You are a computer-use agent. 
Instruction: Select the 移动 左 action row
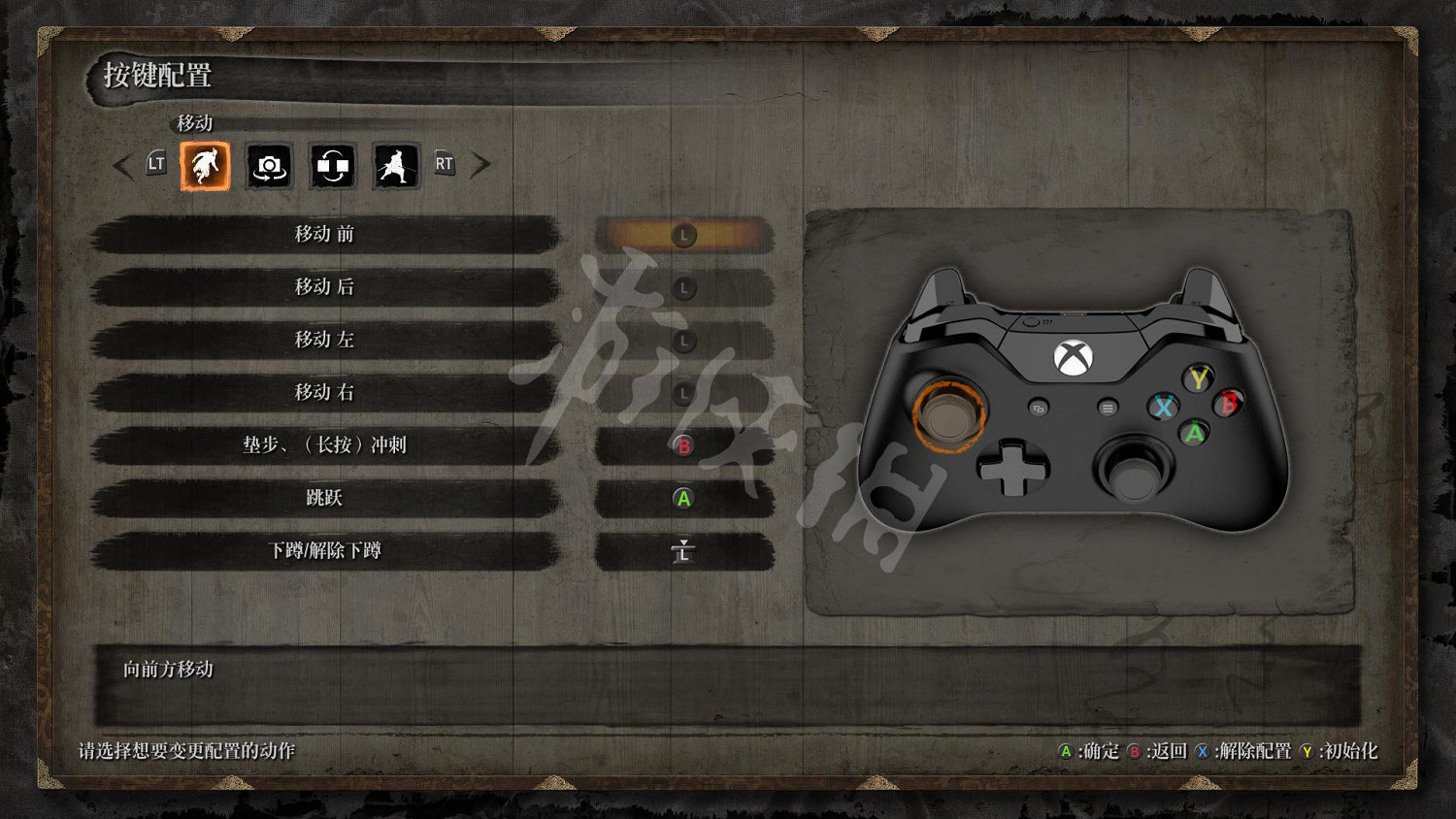pyautogui.click(x=325, y=340)
